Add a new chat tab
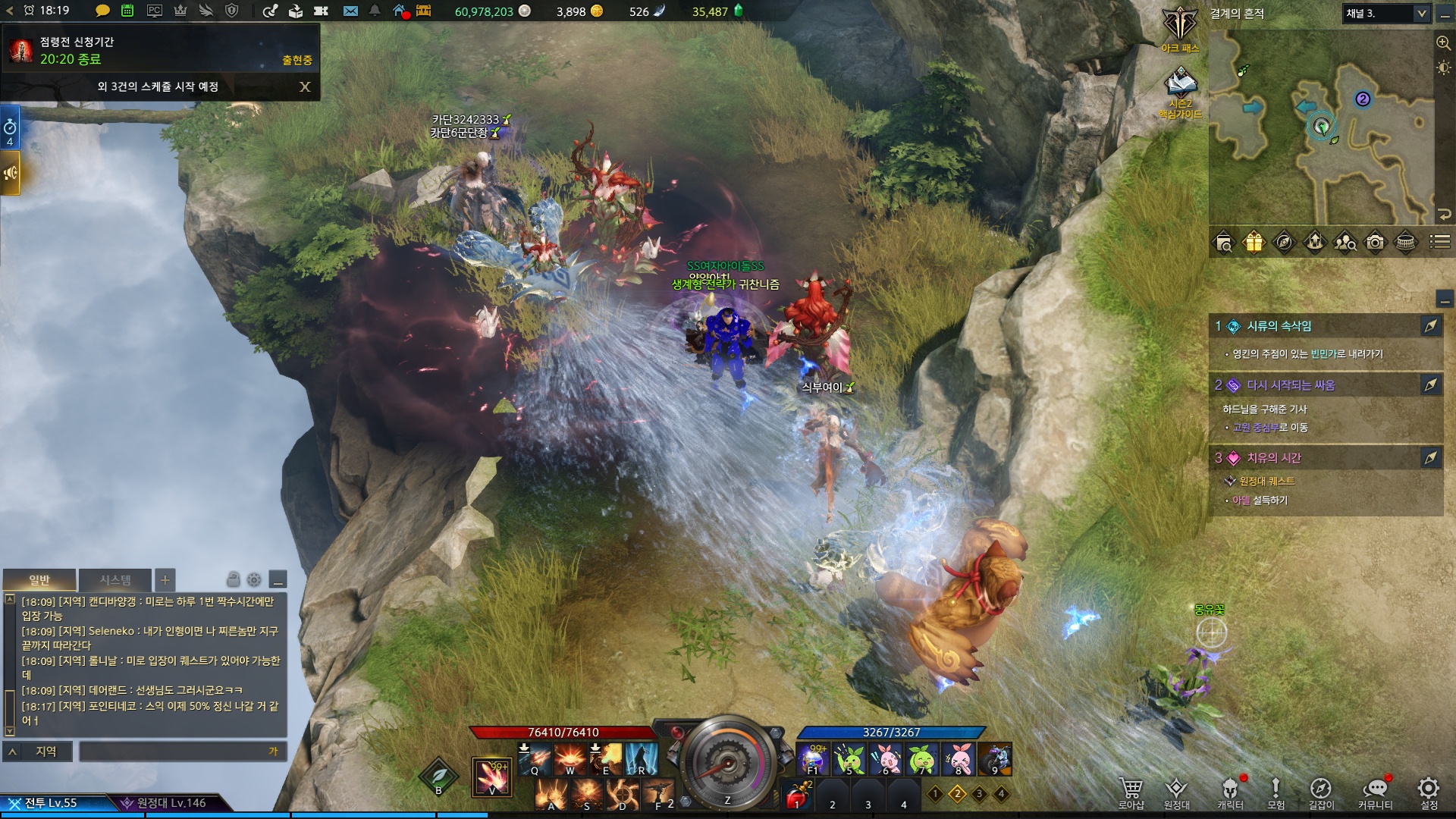This screenshot has width=1456, height=819. point(165,580)
